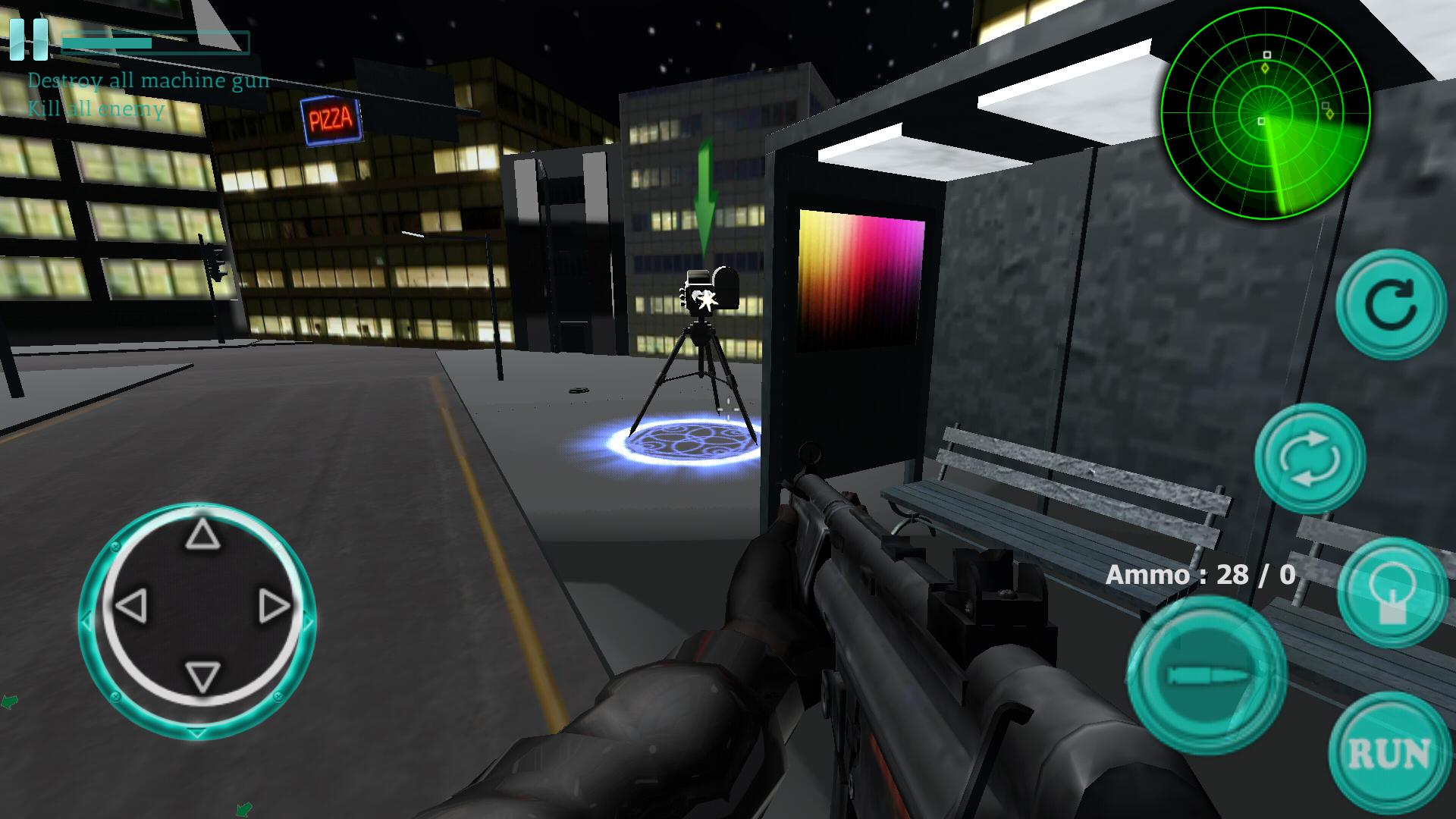Tap the Ammo 28 / 0 counter
Screen dimensions: 1456x819
pyautogui.click(x=1202, y=575)
